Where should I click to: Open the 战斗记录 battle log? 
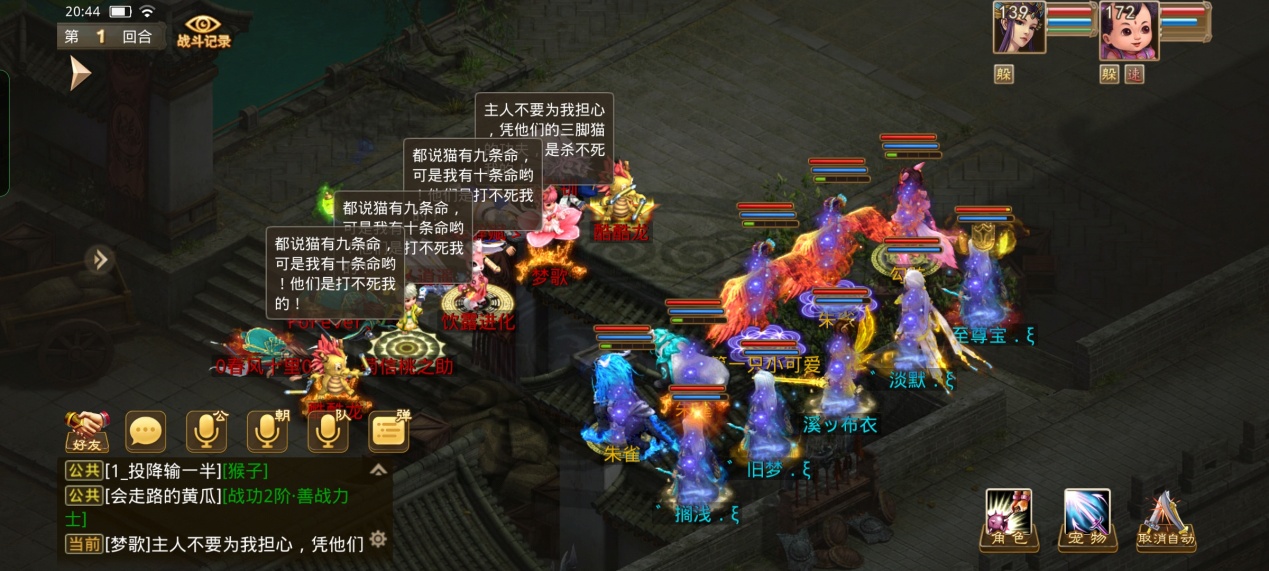(203, 30)
